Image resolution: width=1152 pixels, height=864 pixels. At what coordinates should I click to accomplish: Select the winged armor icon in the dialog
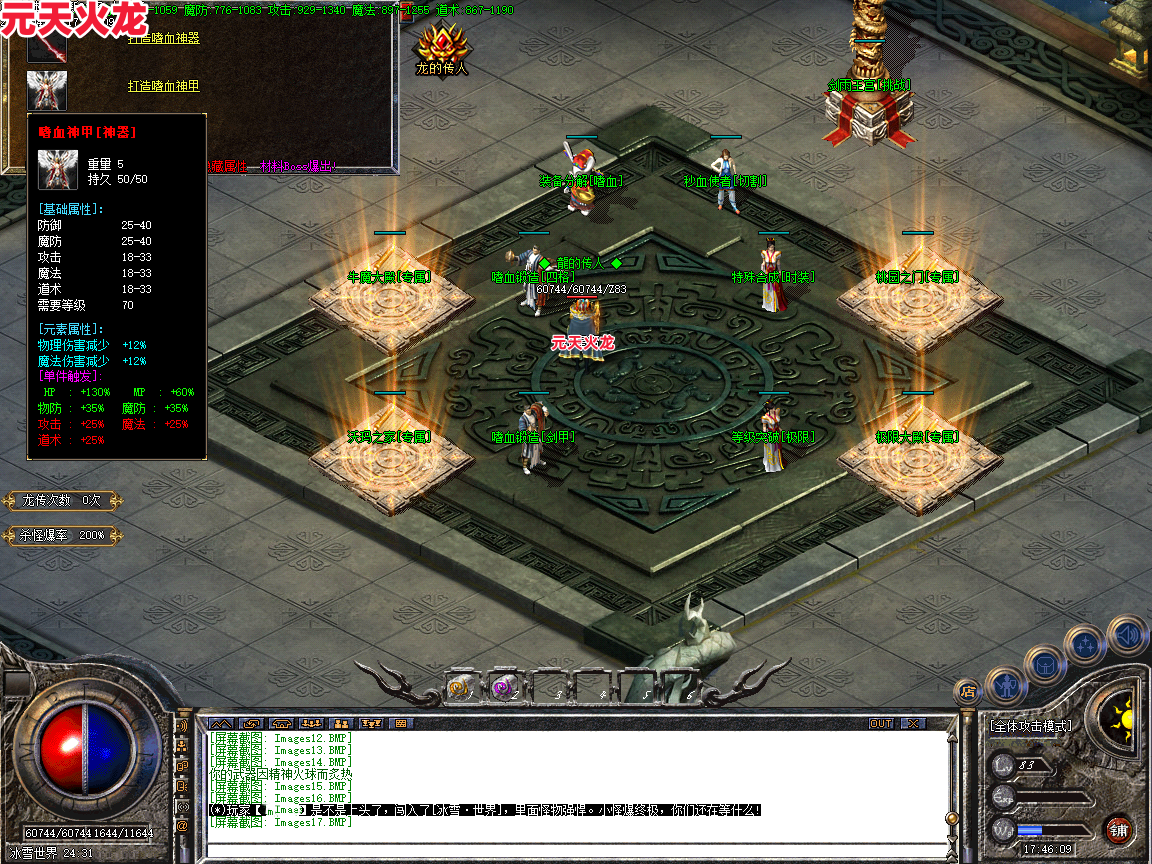[46, 87]
